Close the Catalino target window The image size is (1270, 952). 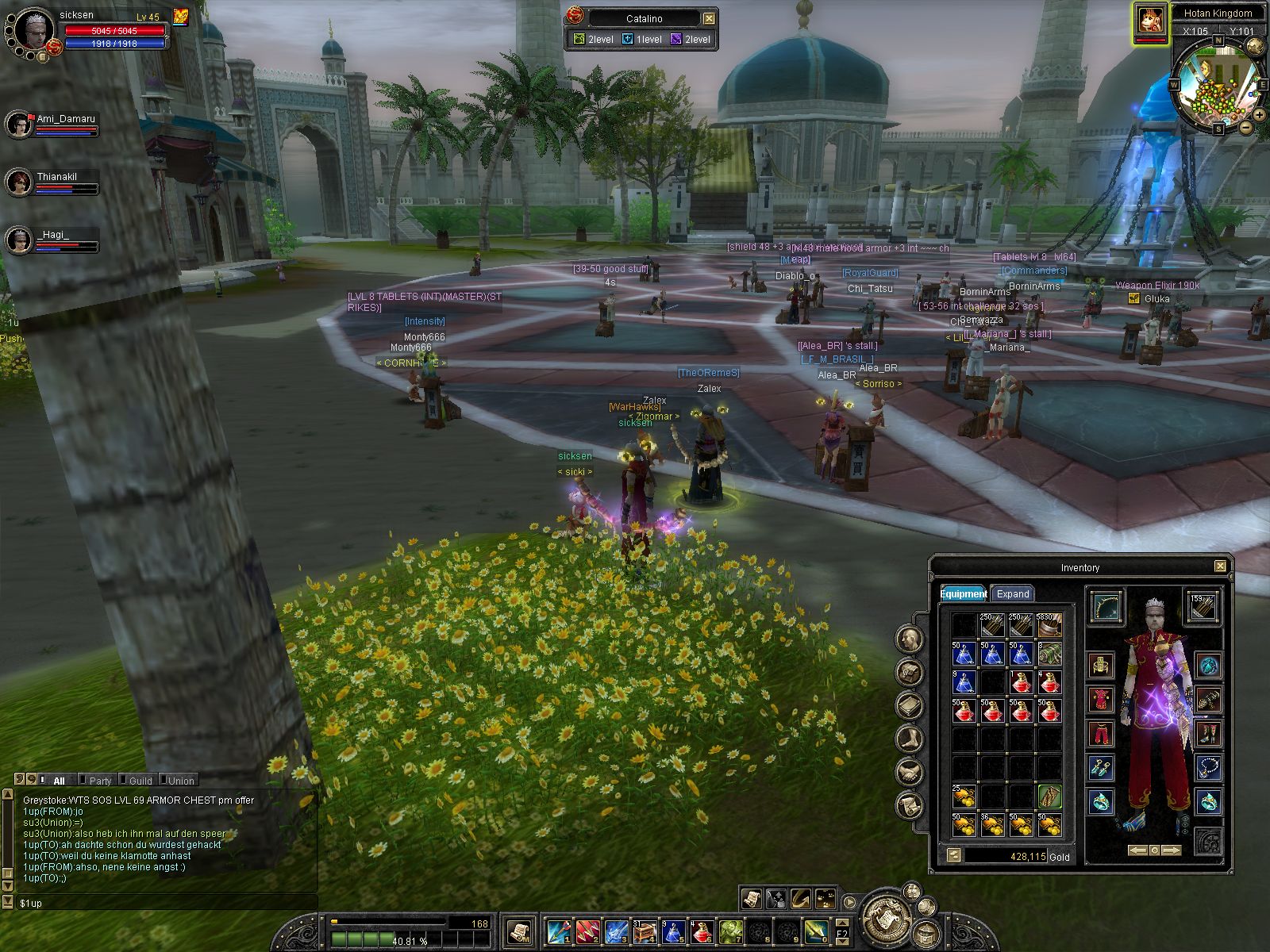tap(709, 18)
